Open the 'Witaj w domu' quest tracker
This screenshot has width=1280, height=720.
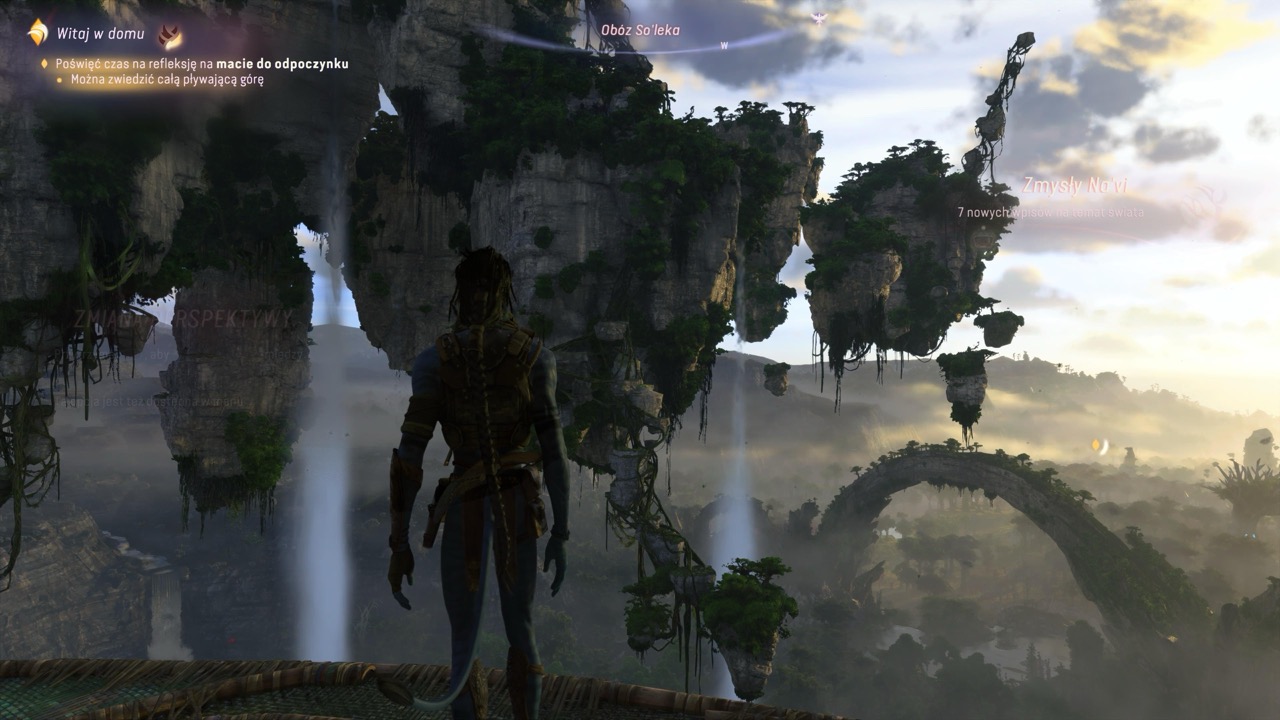pyautogui.click(x=100, y=34)
